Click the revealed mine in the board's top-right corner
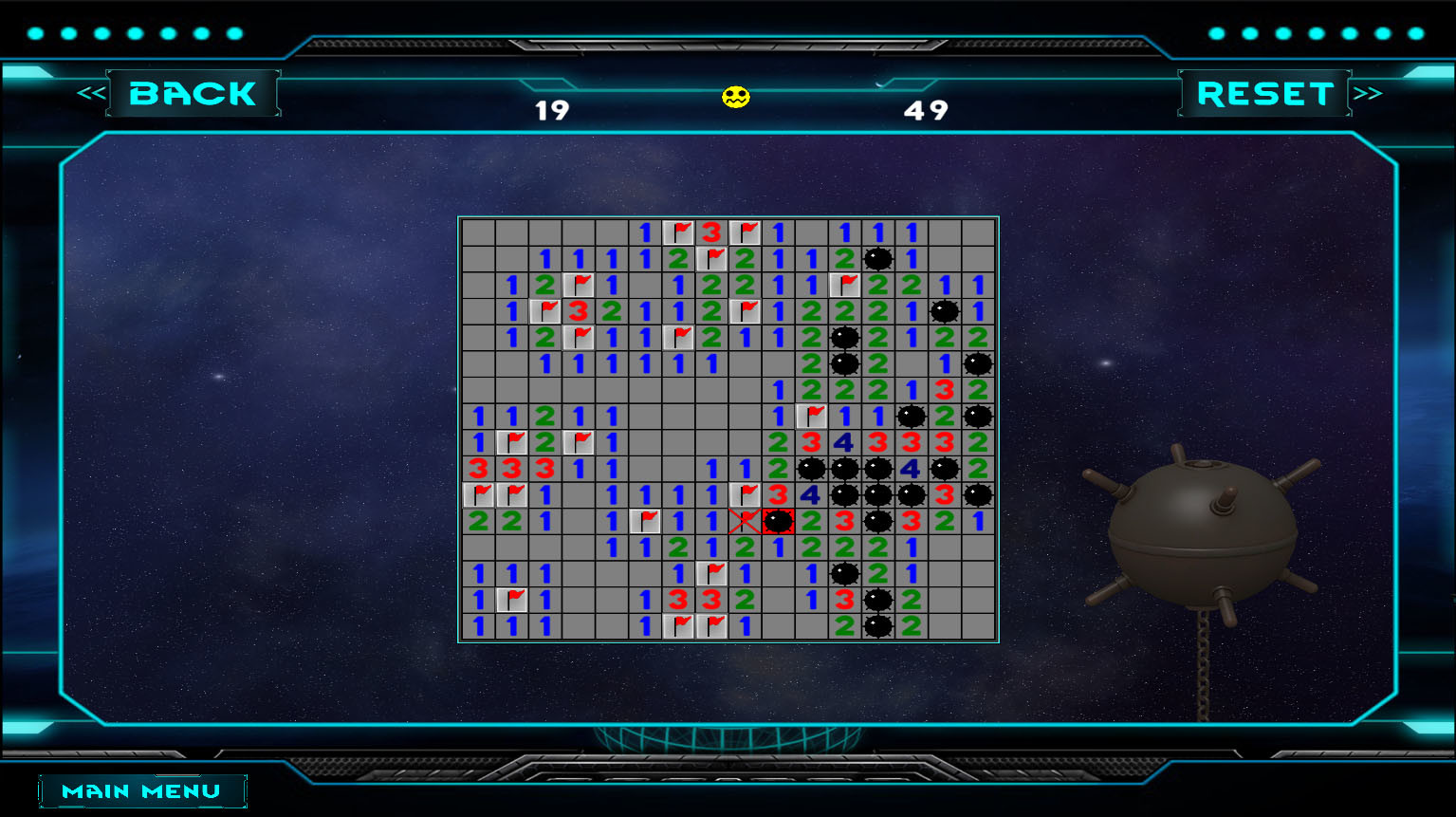The height and width of the screenshot is (817, 1456). 877,256
